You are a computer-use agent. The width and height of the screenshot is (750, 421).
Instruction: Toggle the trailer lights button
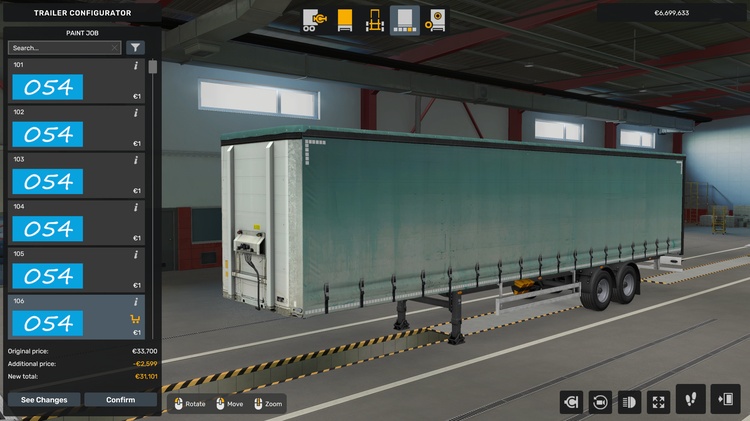(630, 402)
